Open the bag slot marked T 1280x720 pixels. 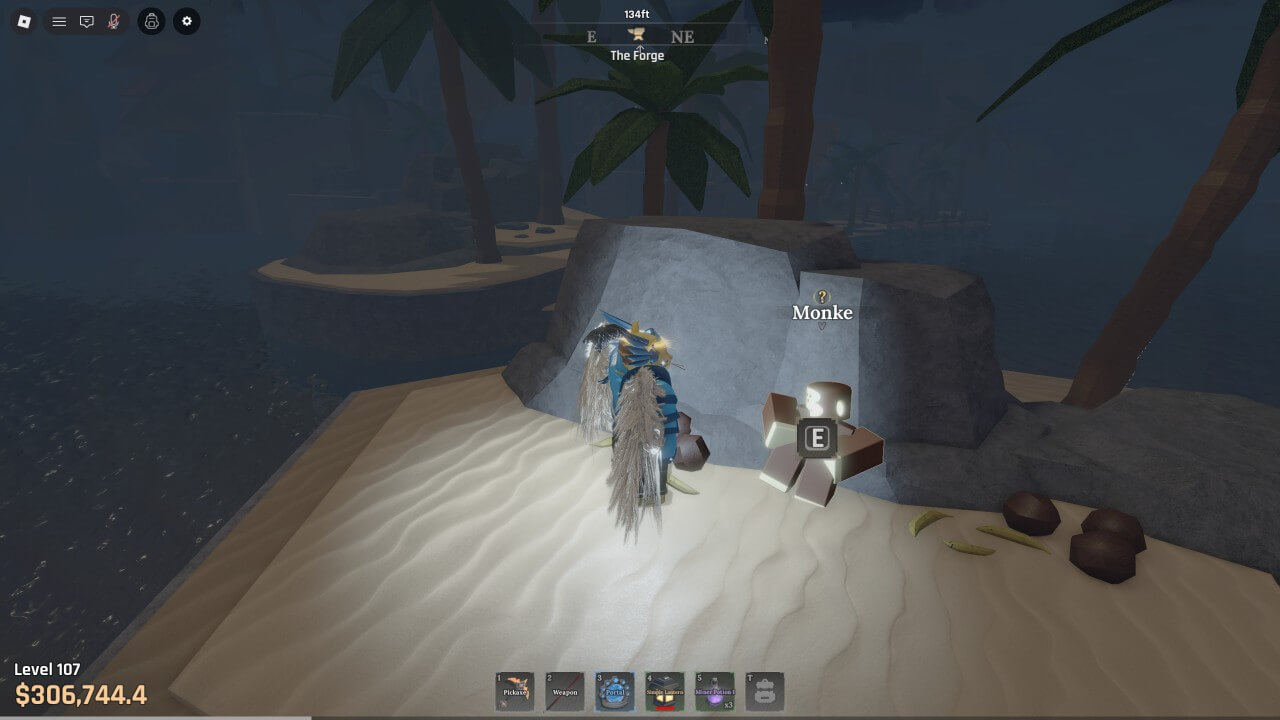pyautogui.click(x=765, y=691)
